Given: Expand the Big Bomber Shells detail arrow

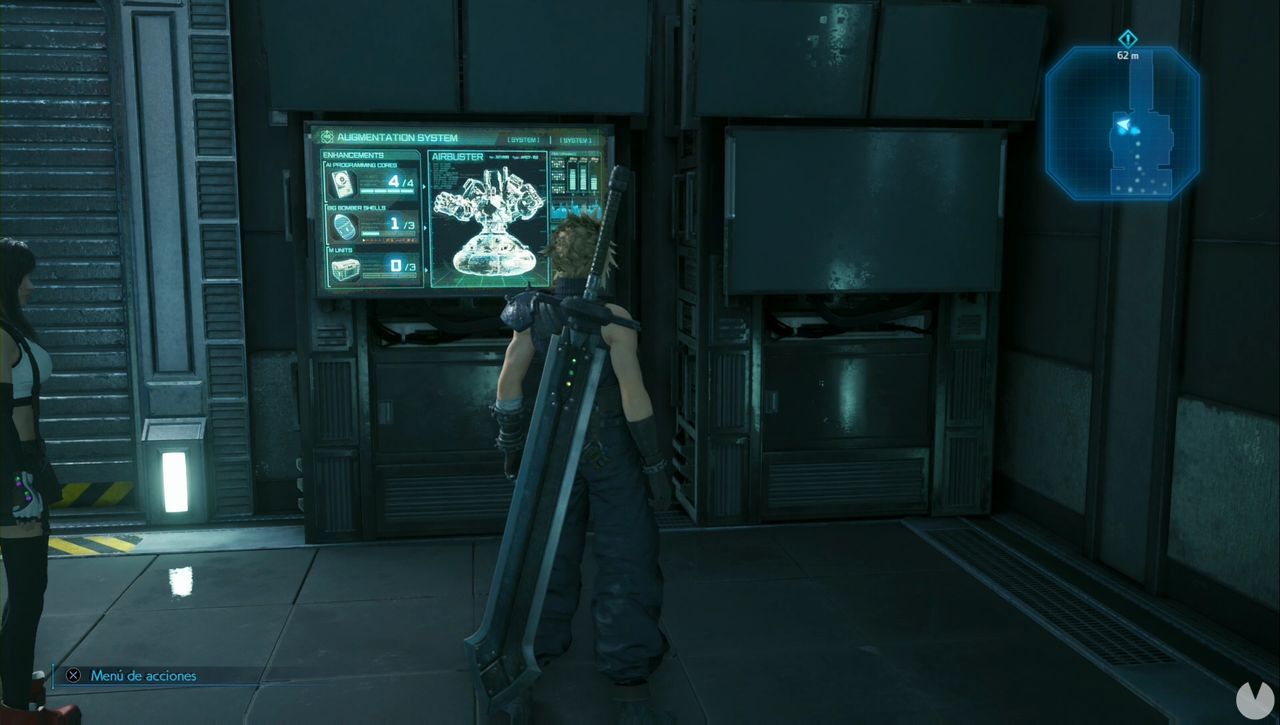Looking at the screenshot, I should tap(424, 228).
